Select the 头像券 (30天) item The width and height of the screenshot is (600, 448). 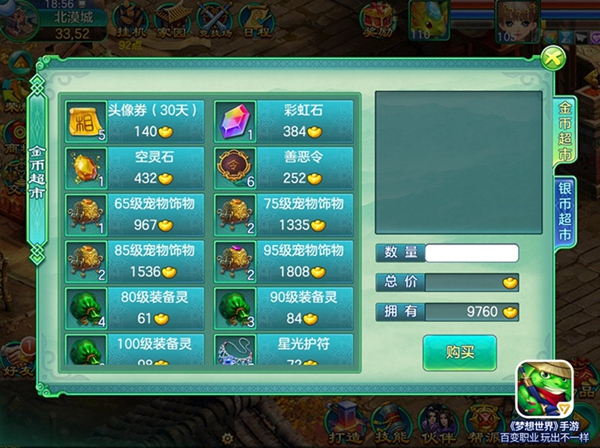(x=136, y=121)
